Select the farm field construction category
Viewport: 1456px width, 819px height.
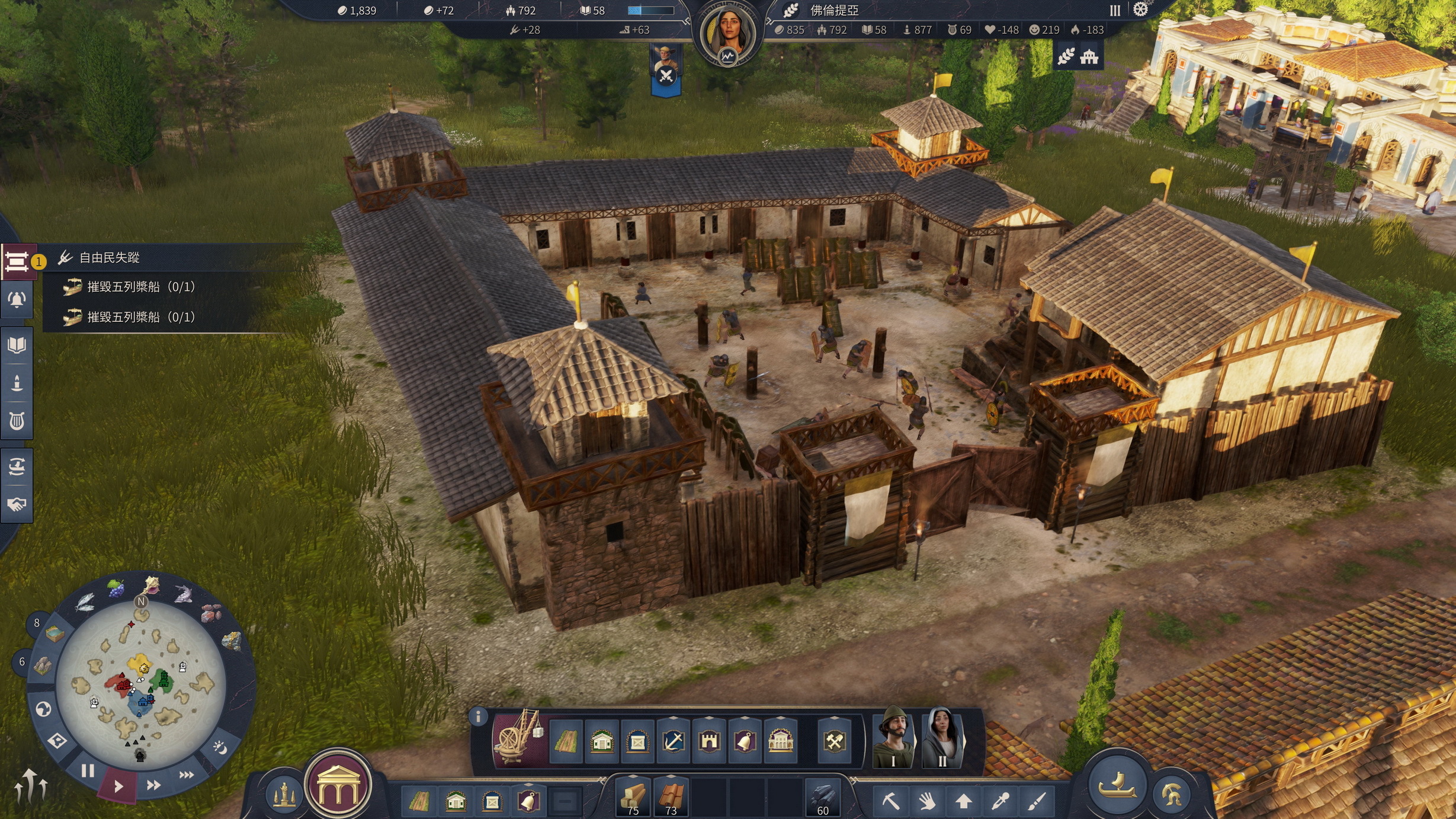[x=566, y=741]
